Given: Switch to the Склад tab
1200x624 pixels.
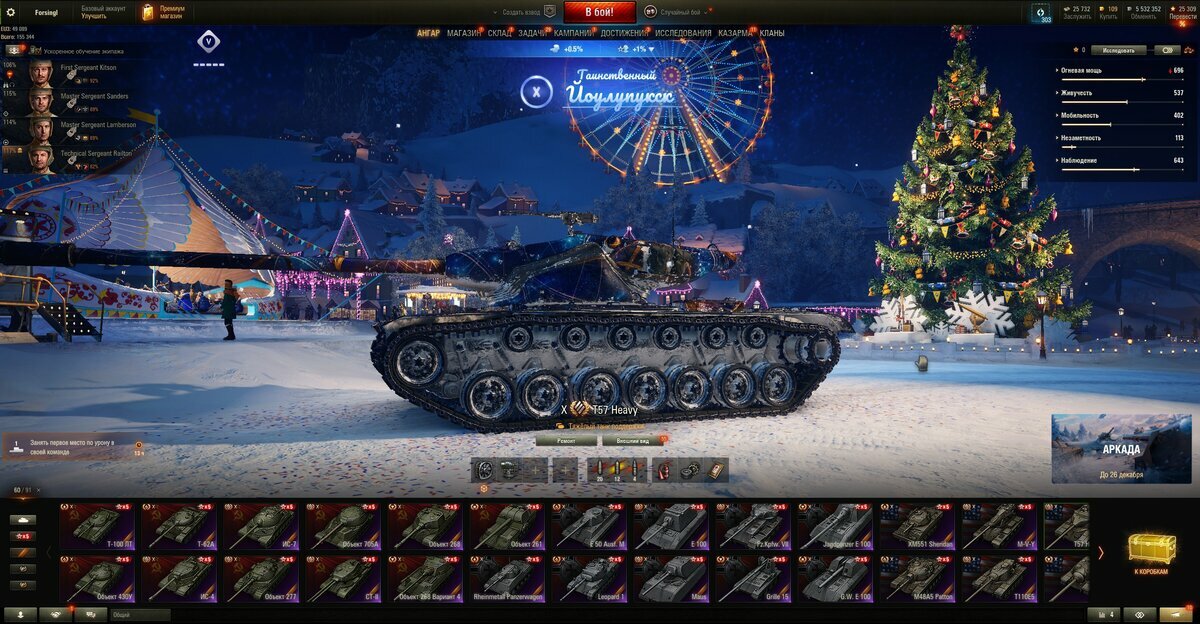Looking at the screenshot, I should pos(500,33).
